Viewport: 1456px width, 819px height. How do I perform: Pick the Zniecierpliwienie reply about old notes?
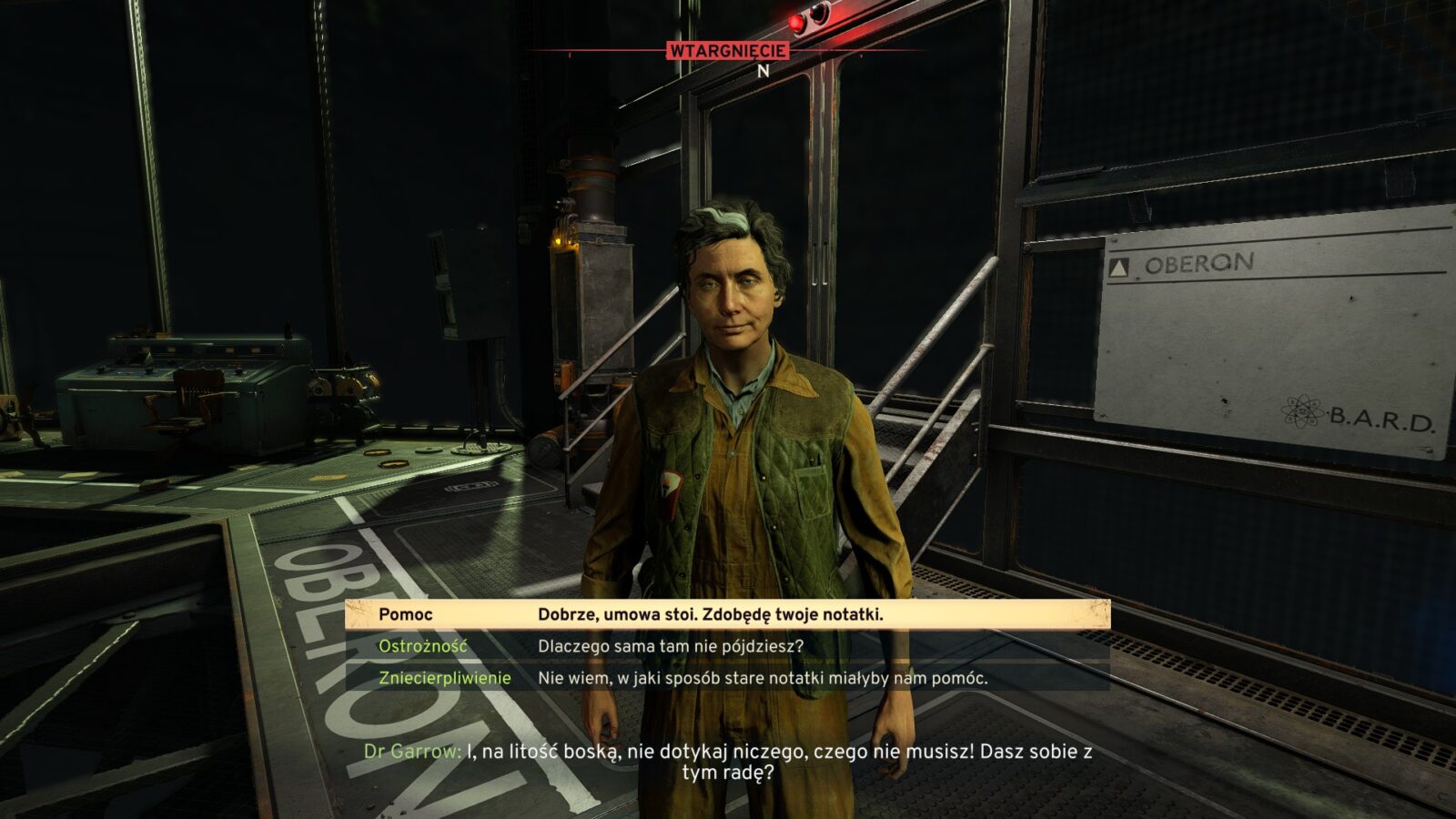[762, 678]
